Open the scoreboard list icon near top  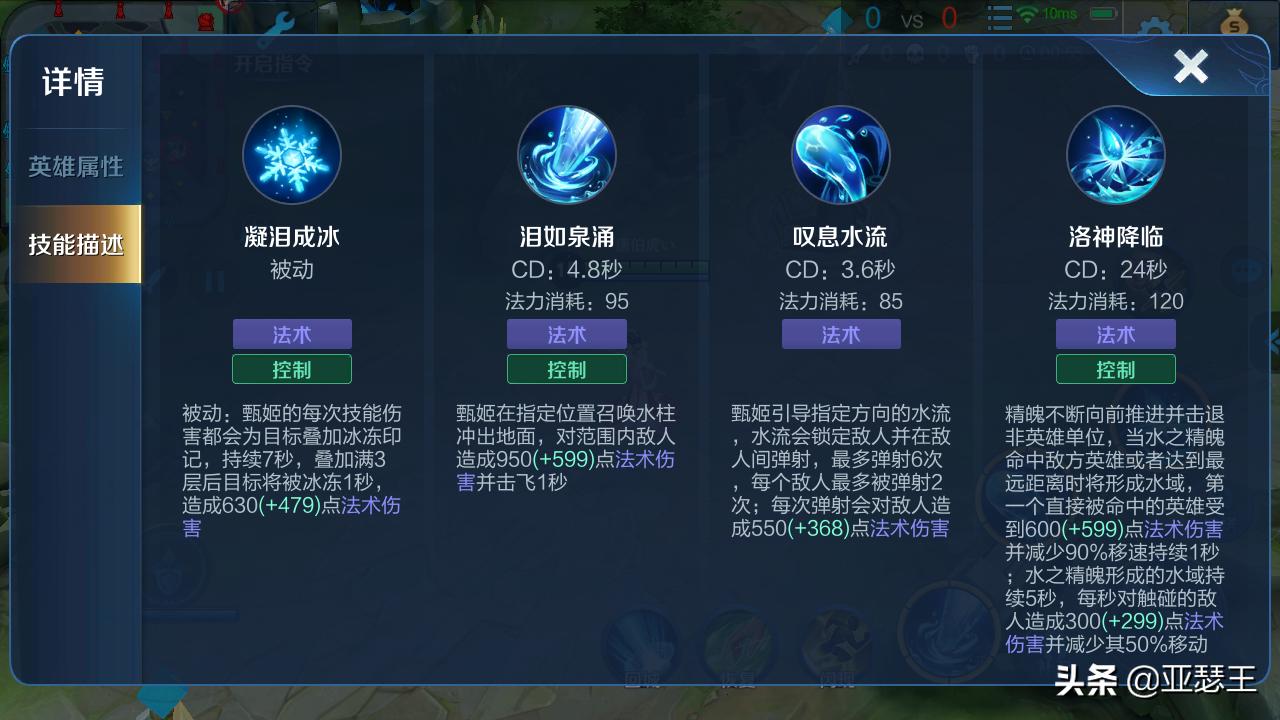tap(1000, 15)
